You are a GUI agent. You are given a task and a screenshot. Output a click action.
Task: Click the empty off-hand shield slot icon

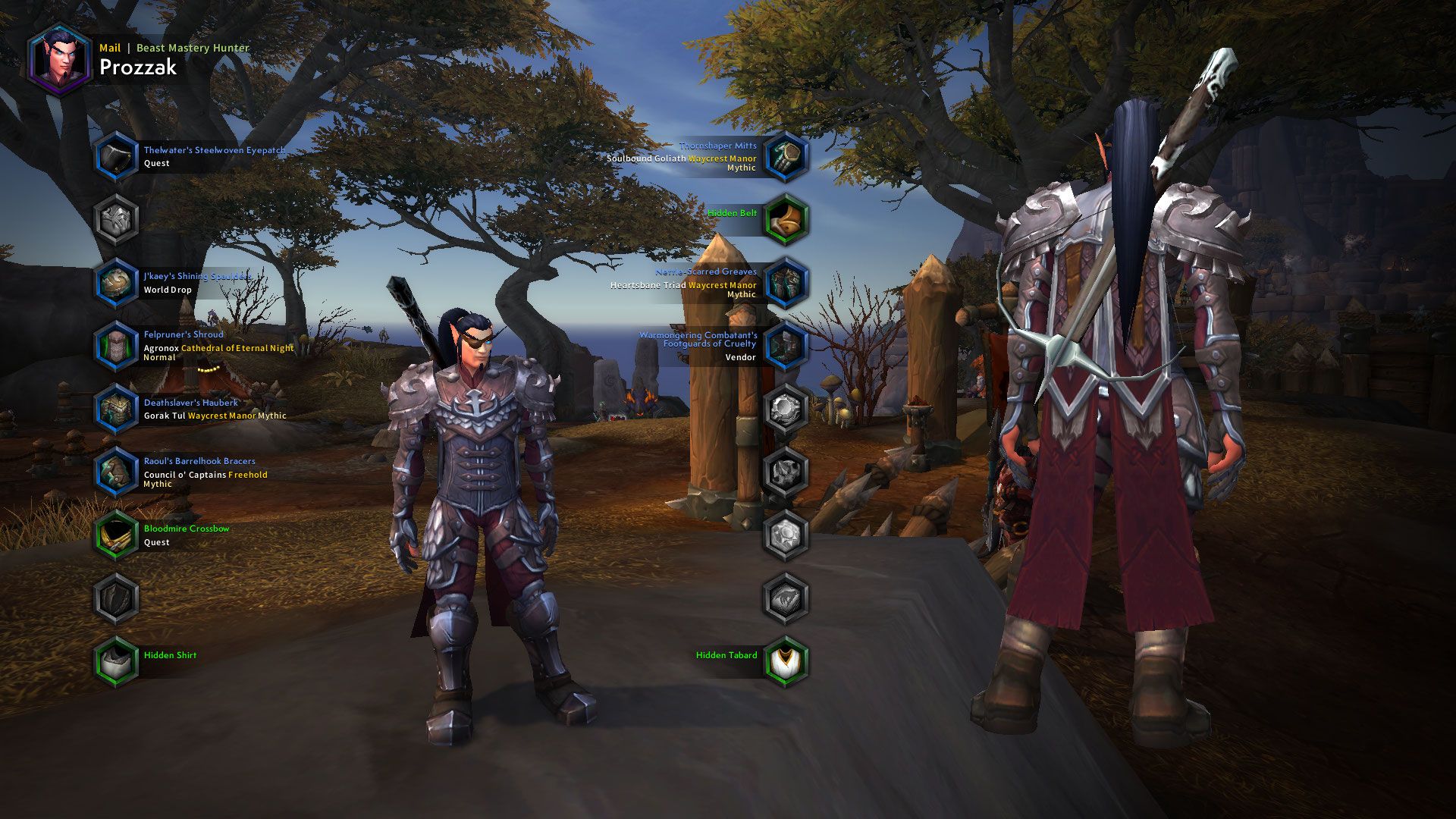115,598
